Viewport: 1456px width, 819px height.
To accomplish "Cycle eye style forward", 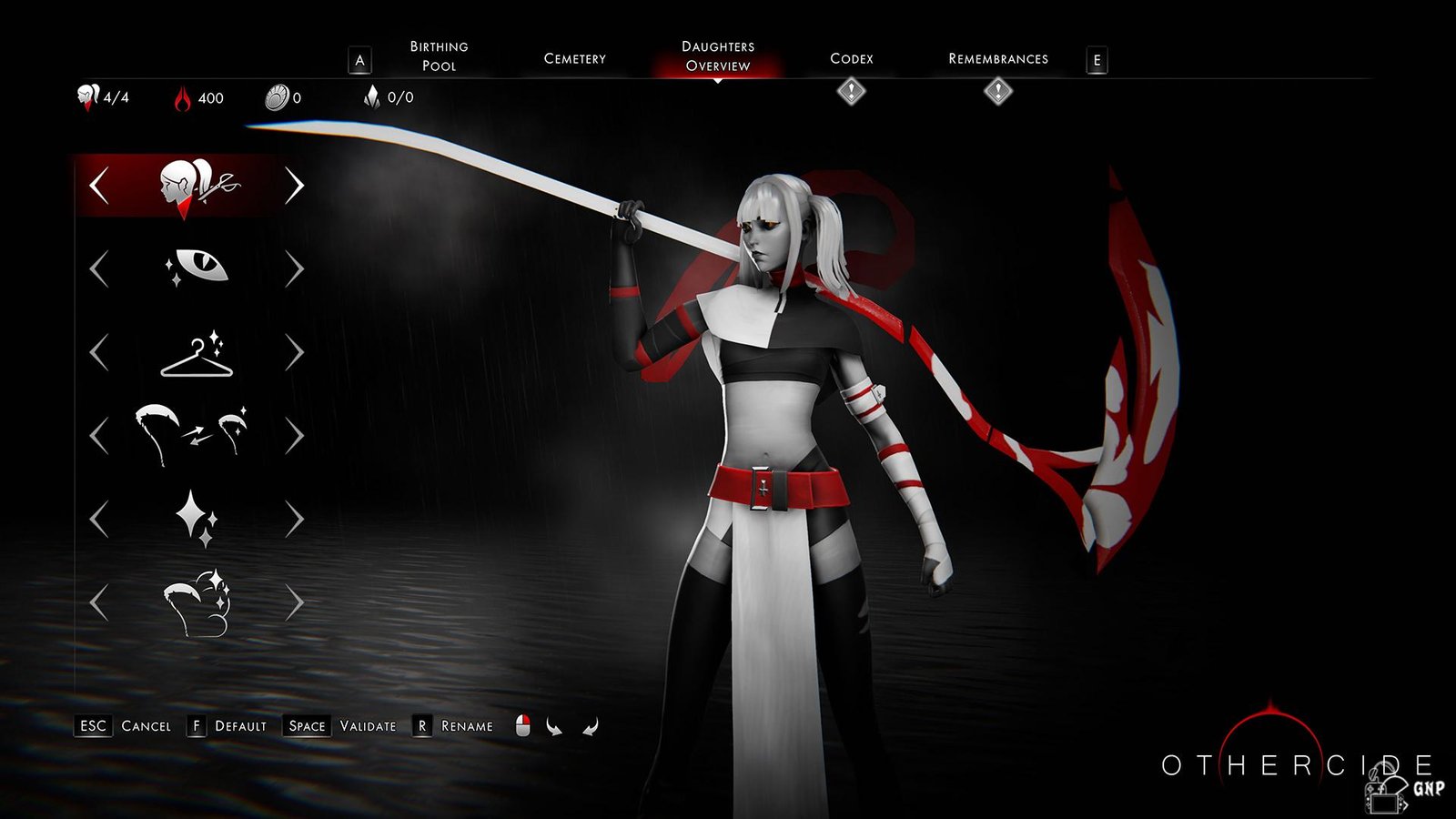I will [x=294, y=269].
